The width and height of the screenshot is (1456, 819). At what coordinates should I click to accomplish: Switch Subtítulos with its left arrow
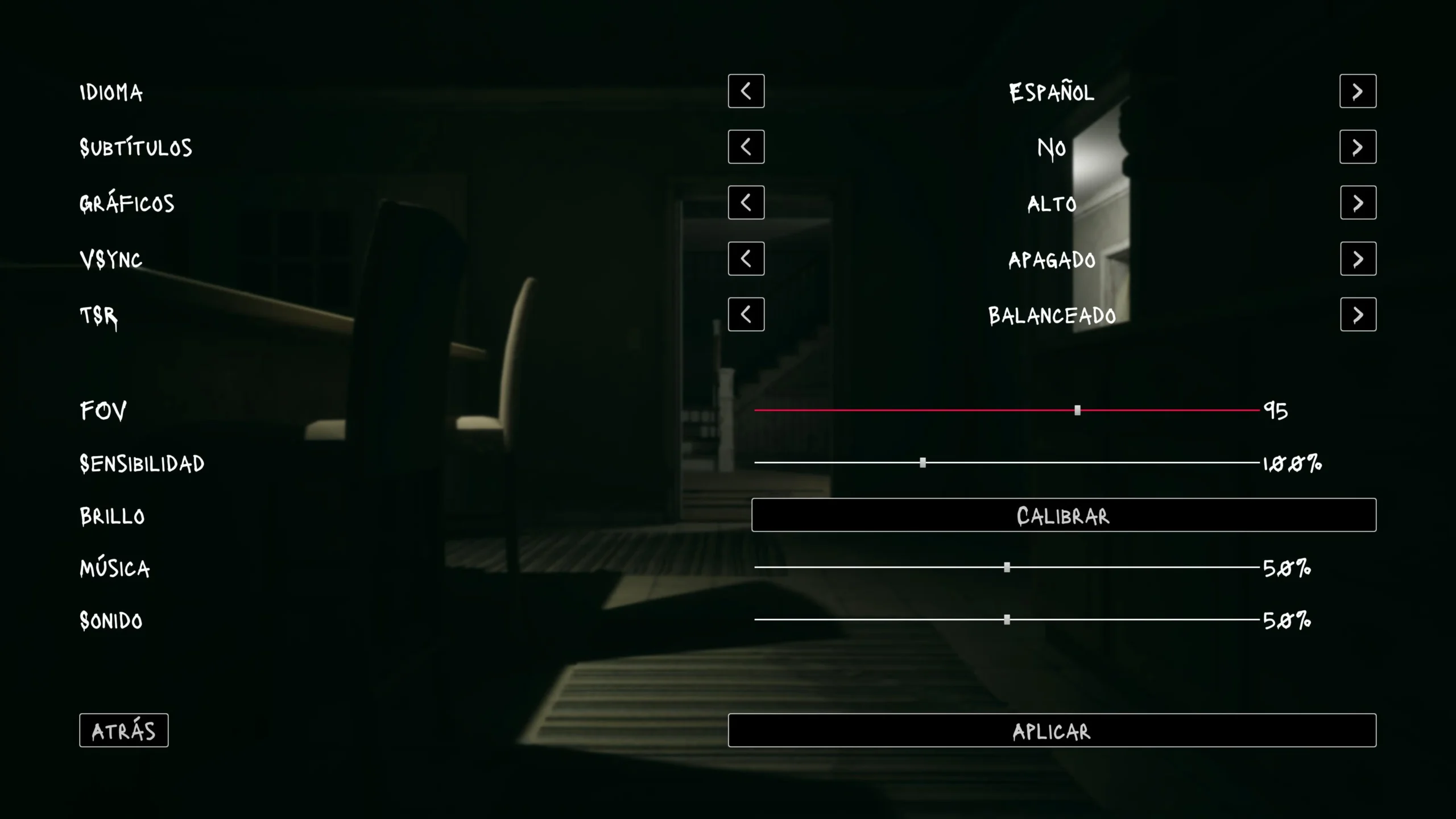click(746, 147)
